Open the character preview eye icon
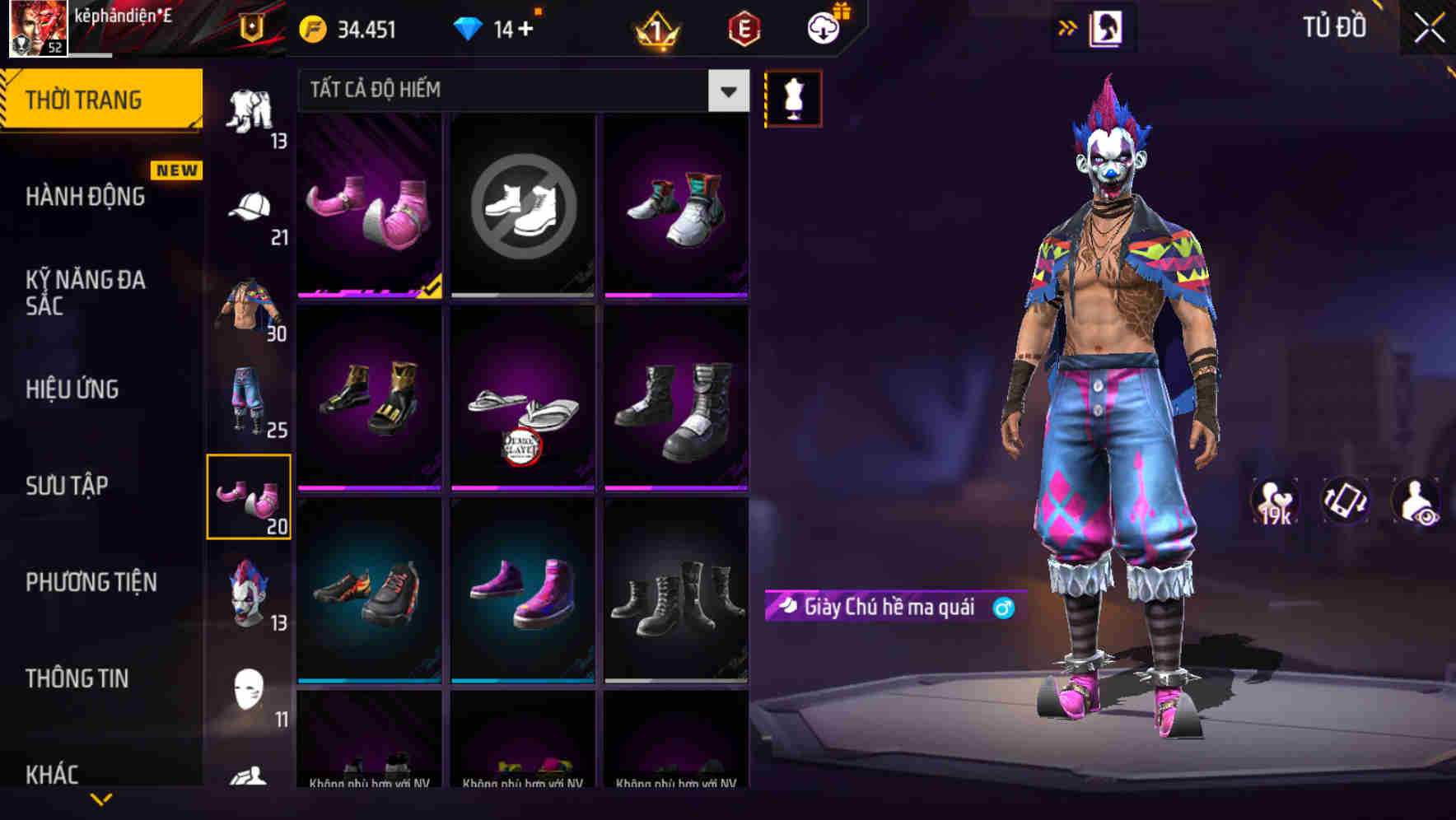The height and width of the screenshot is (820, 1456). click(1421, 502)
